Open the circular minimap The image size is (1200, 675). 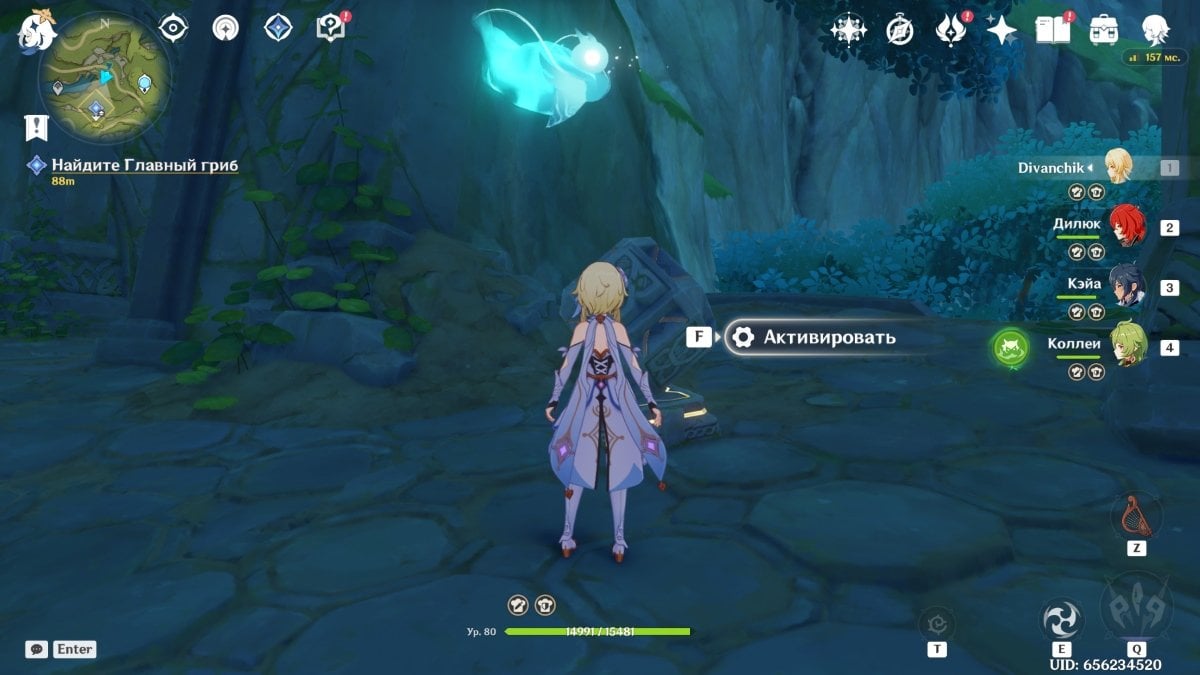tap(104, 78)
